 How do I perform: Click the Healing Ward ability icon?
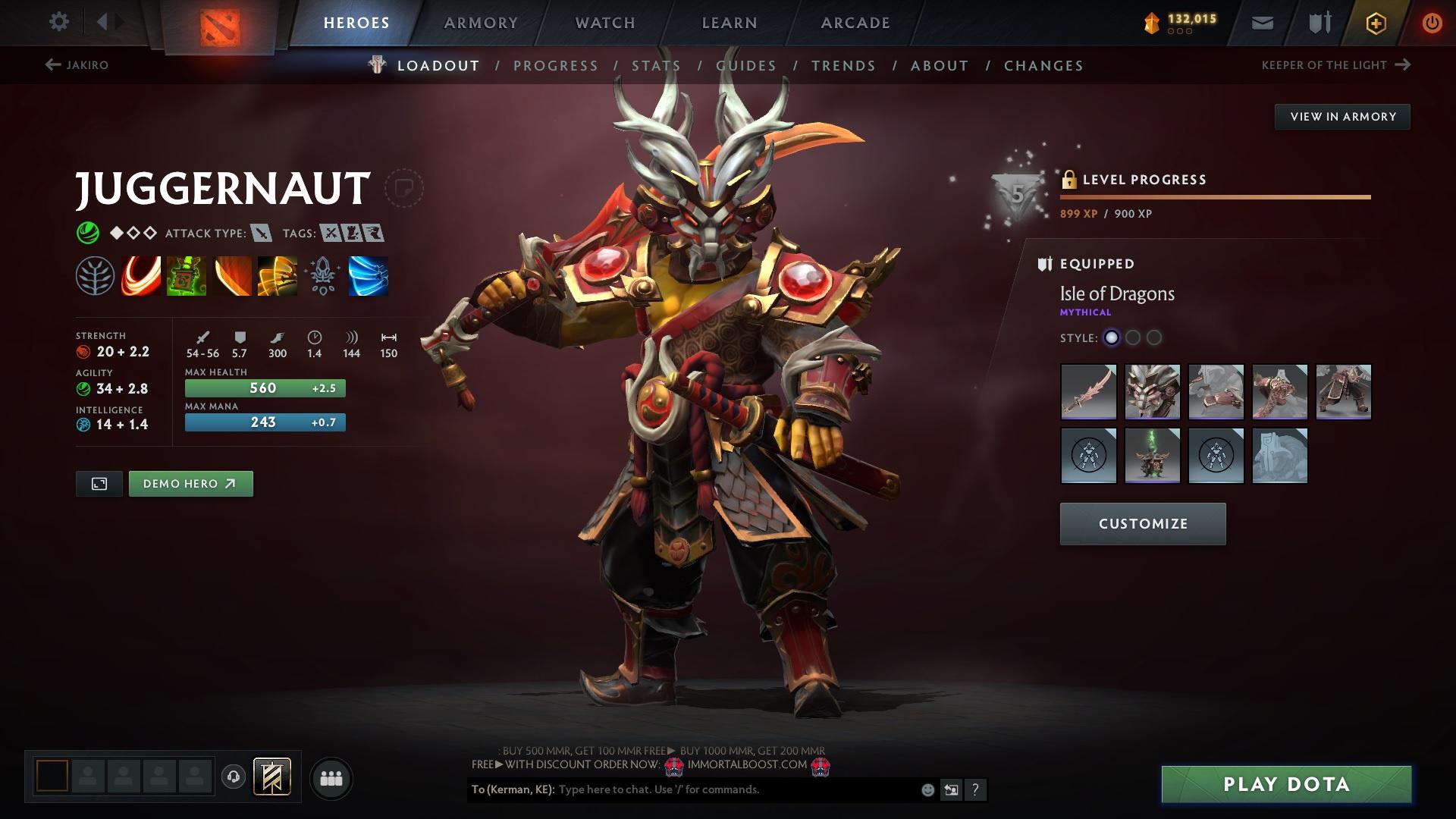(x=184, y=276)
